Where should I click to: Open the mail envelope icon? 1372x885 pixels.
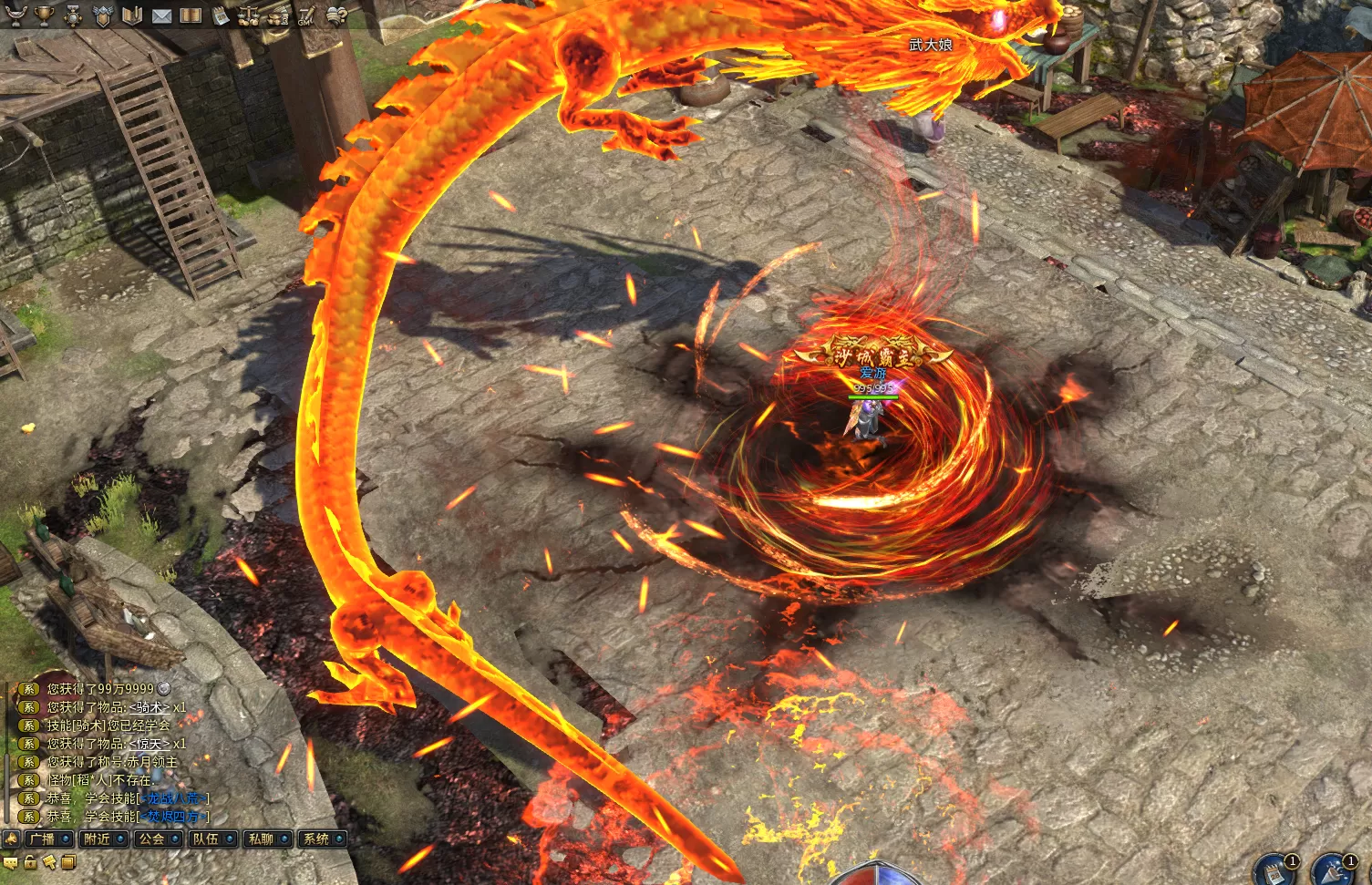(x=161, y=15)
